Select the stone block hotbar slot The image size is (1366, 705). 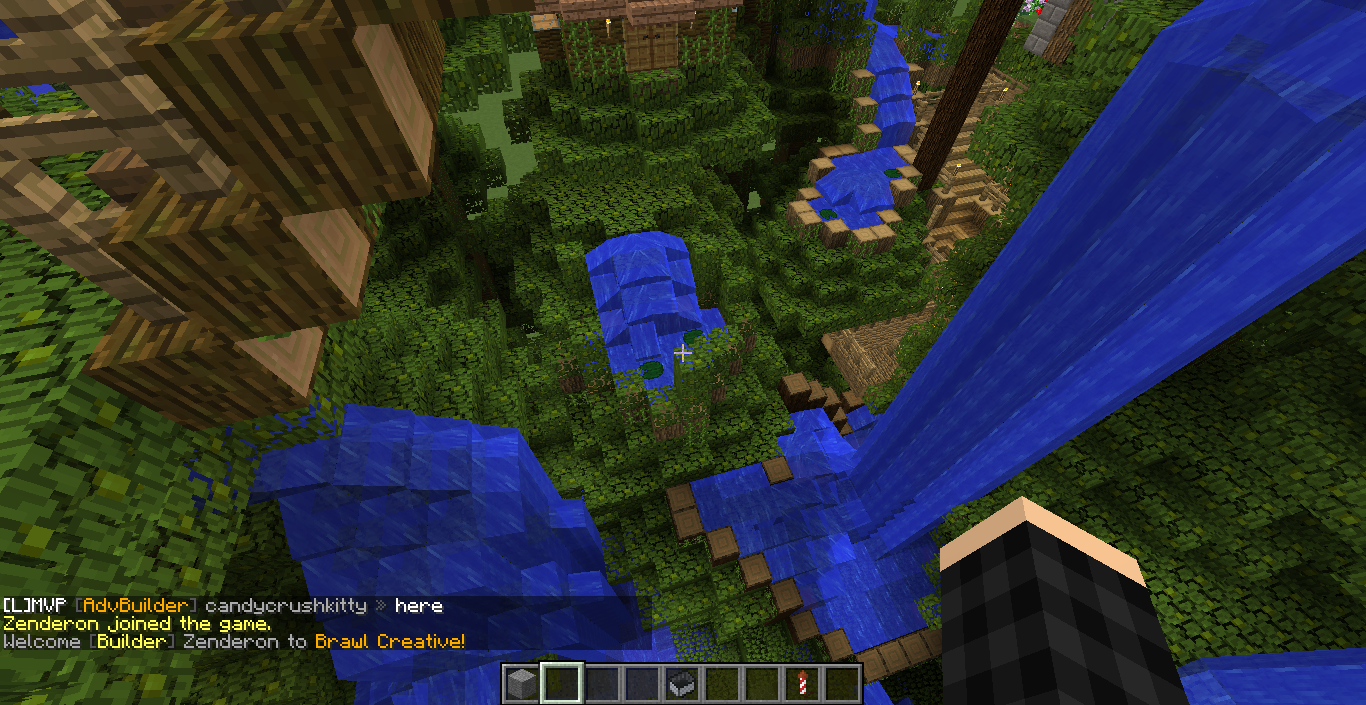[521, 684]
